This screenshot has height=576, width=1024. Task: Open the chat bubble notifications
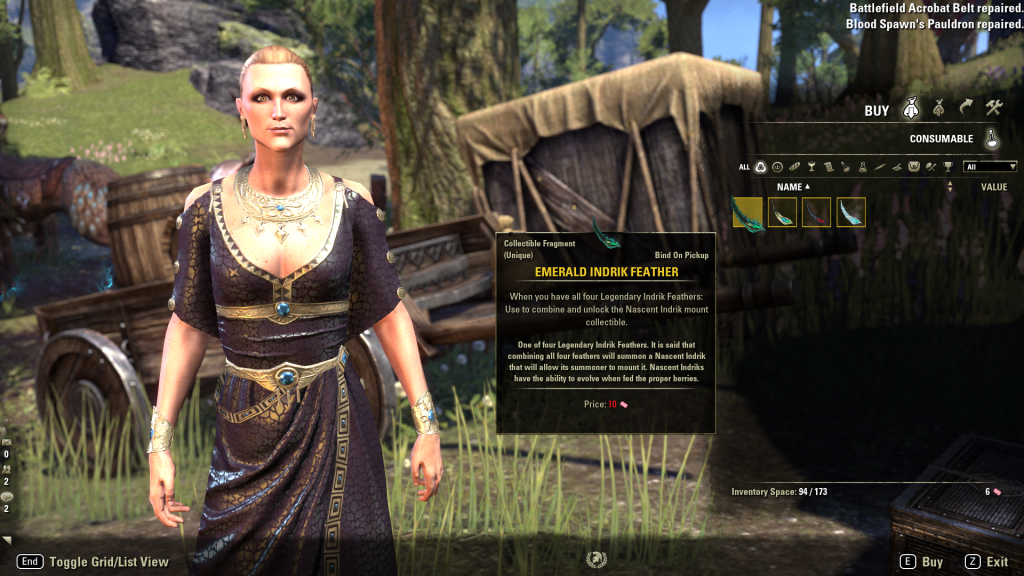[7, 496]
